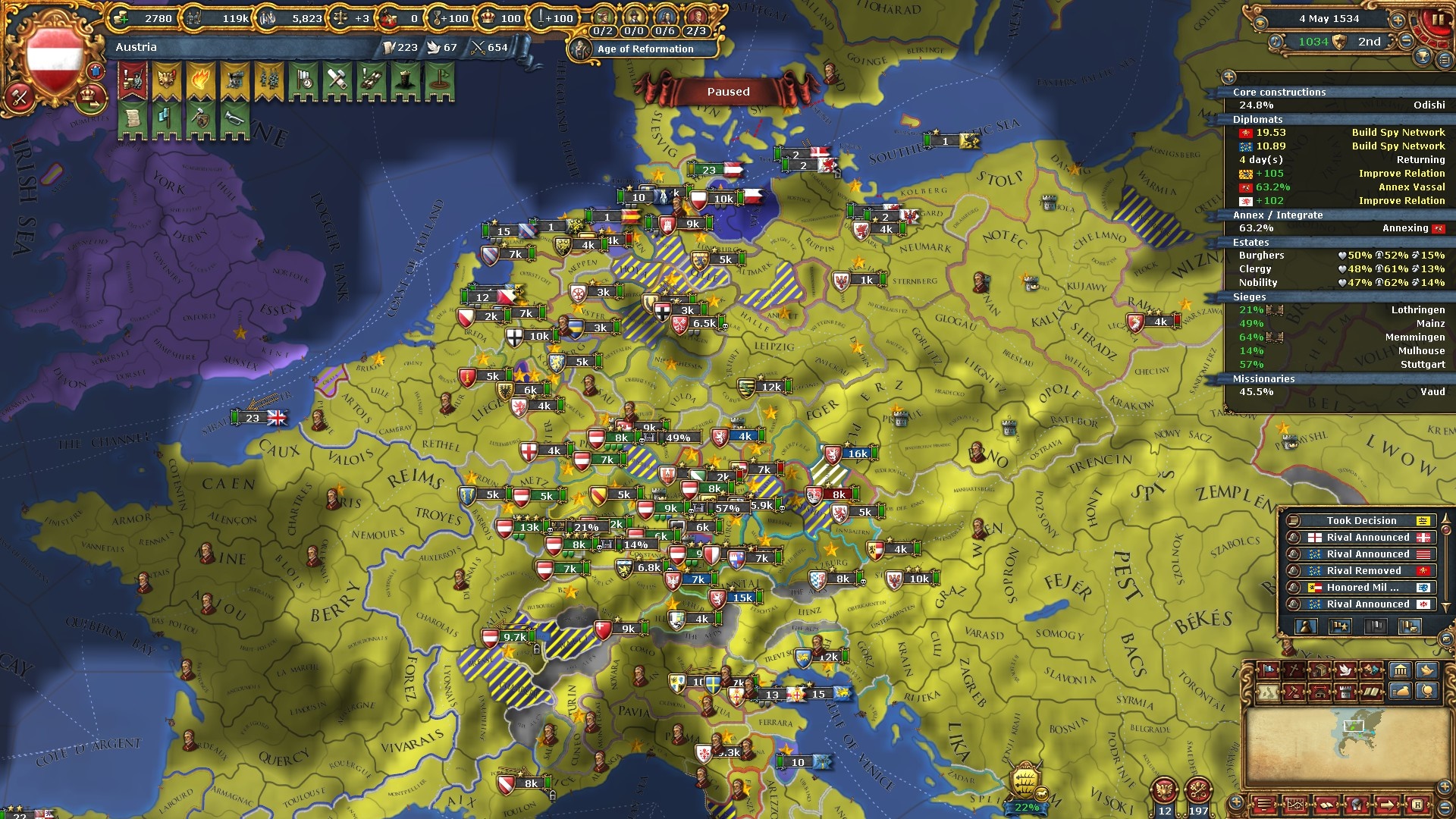
Task: Toggle the music note button
Action: click(1276, 42)
